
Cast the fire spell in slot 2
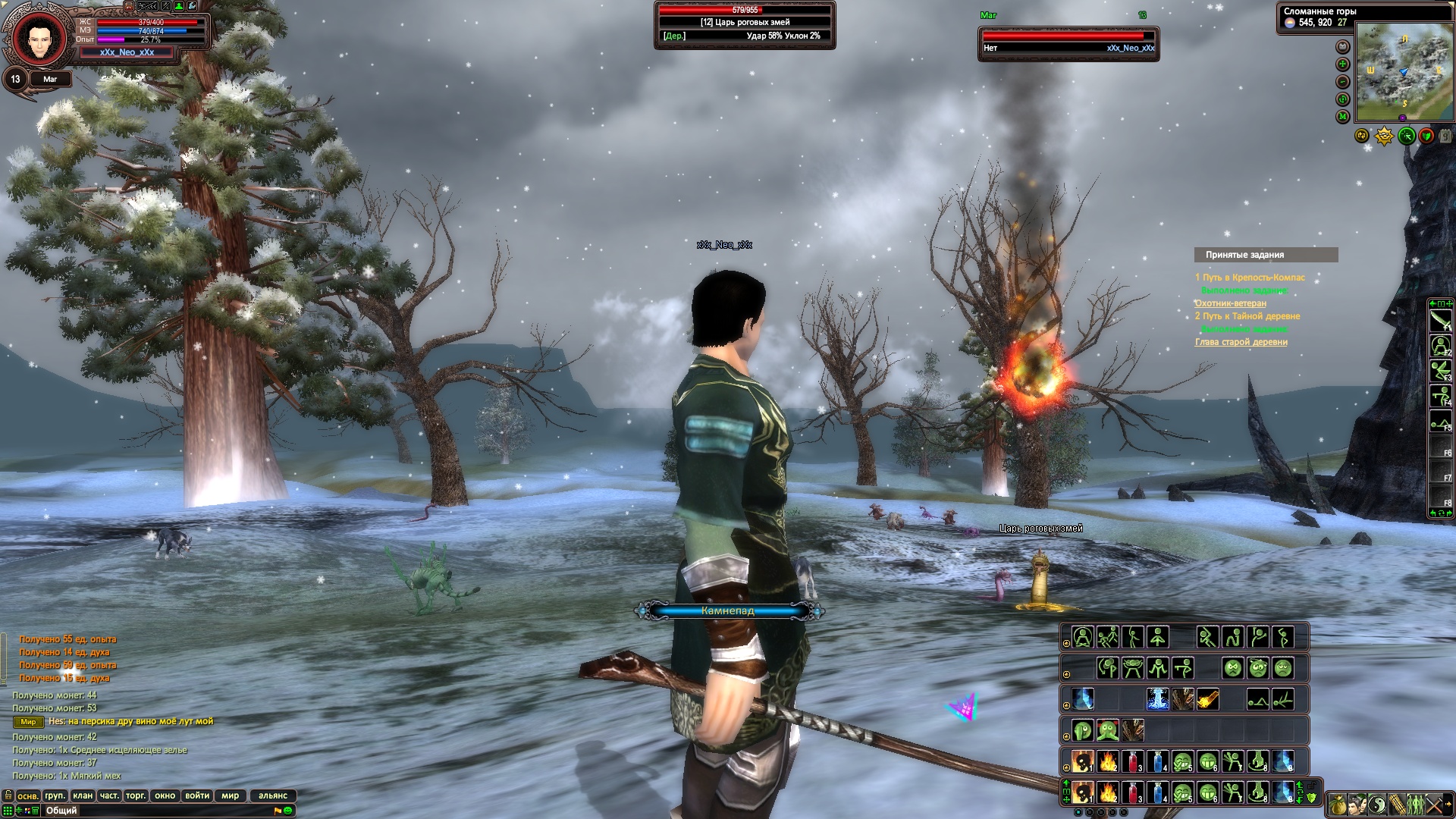tap(1108, 792)
